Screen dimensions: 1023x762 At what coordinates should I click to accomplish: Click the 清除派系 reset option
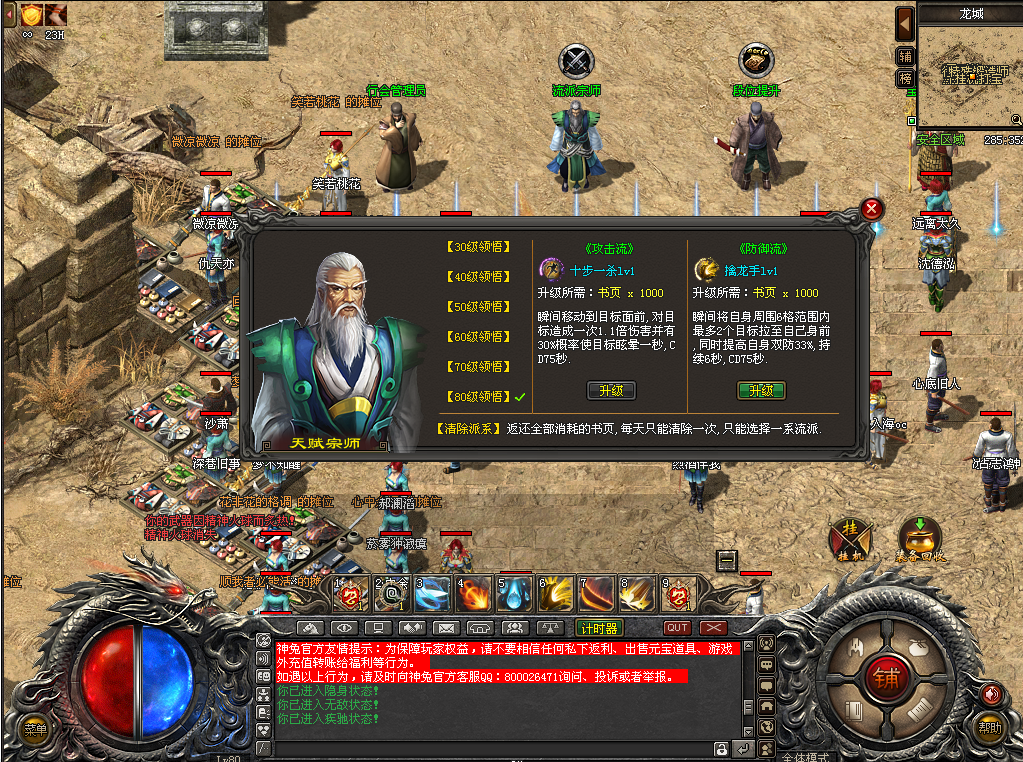(x=468, y=428)
